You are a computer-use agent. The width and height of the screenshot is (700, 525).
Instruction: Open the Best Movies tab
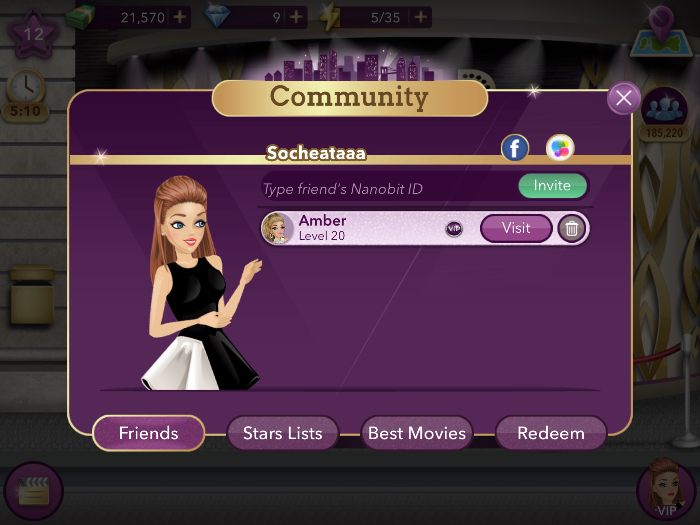[x=417, y=433]
